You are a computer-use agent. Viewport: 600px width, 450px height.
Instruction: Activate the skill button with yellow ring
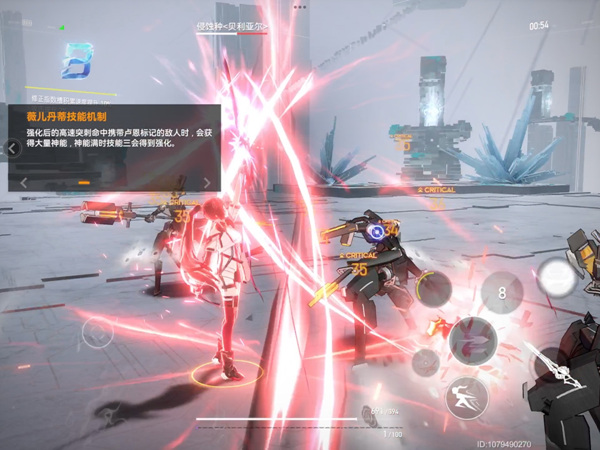pos(433,288)
